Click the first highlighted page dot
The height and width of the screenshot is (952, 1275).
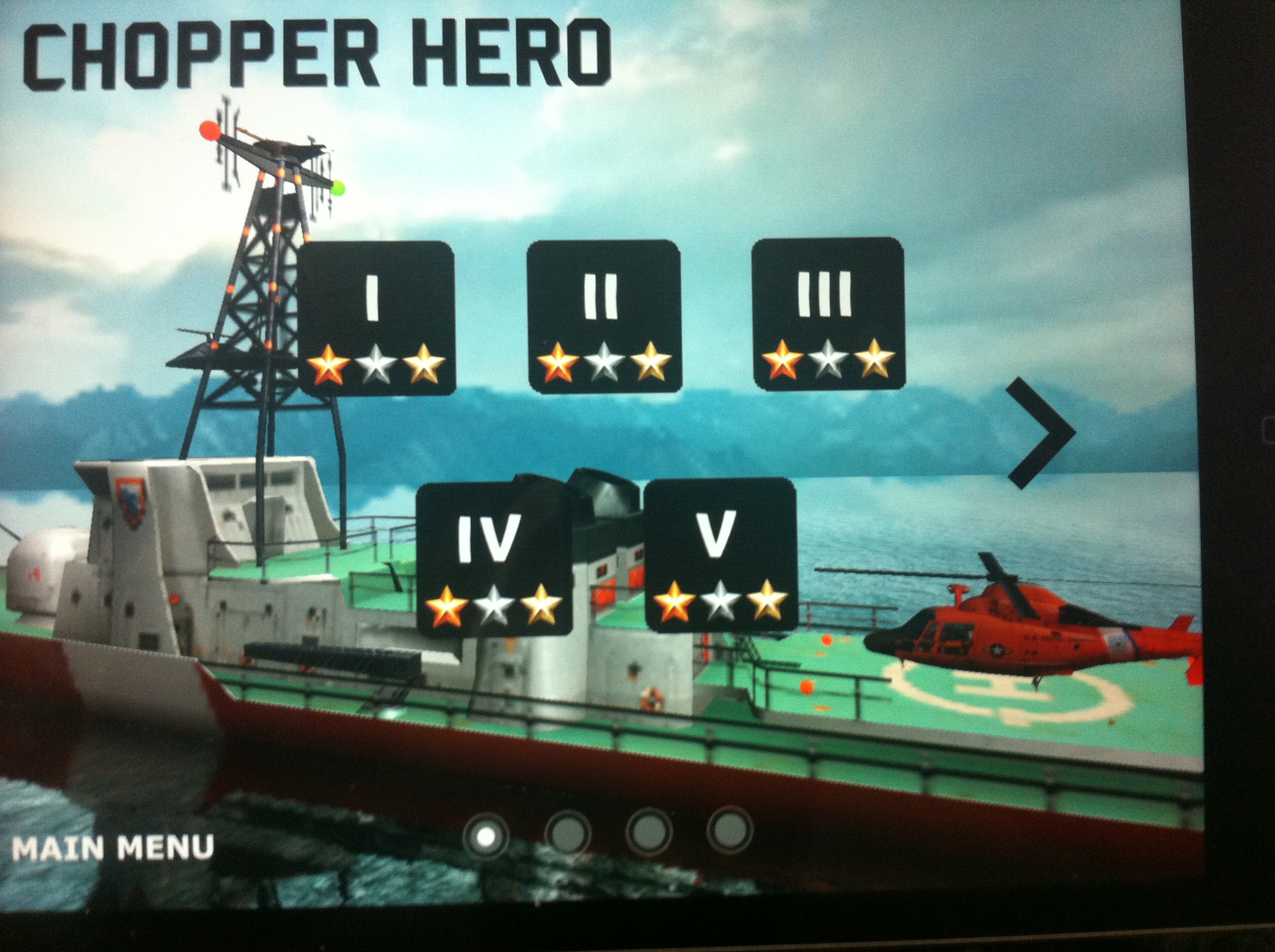(x=486, y=835)
